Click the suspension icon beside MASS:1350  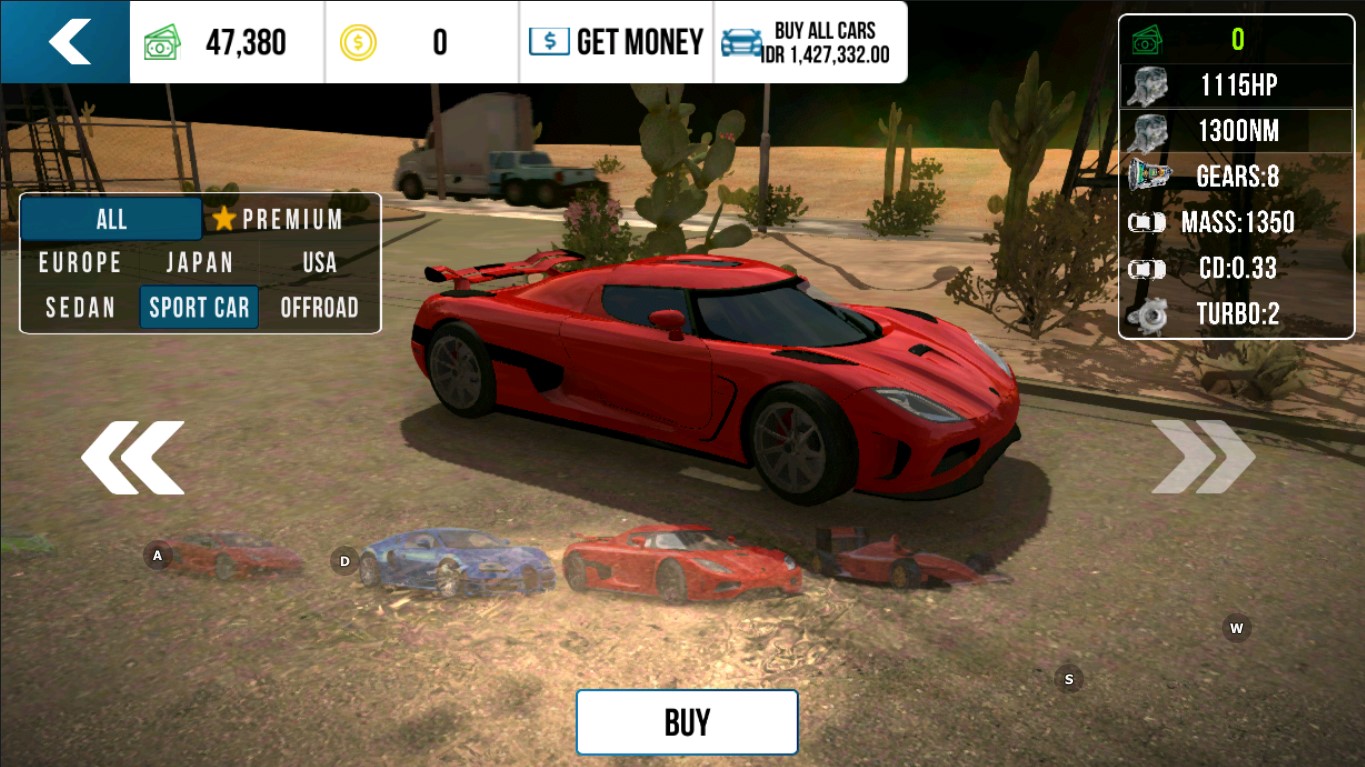pyautogui.click(x=1147, y=223)
